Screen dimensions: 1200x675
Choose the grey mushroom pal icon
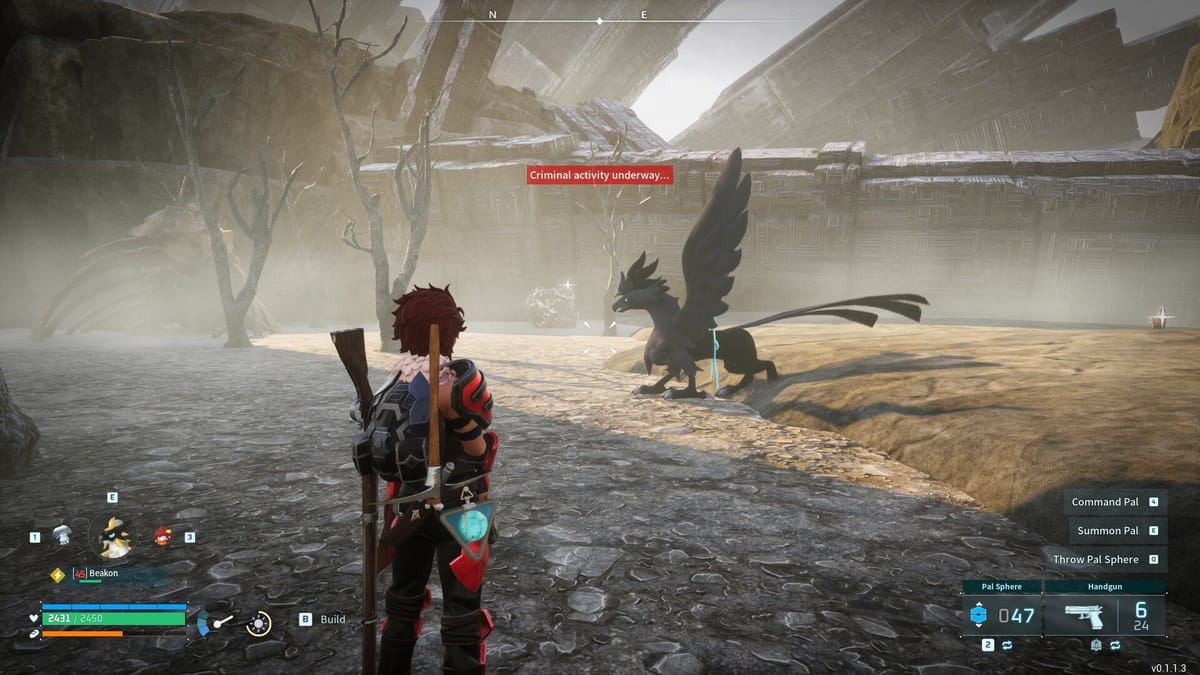62,535
